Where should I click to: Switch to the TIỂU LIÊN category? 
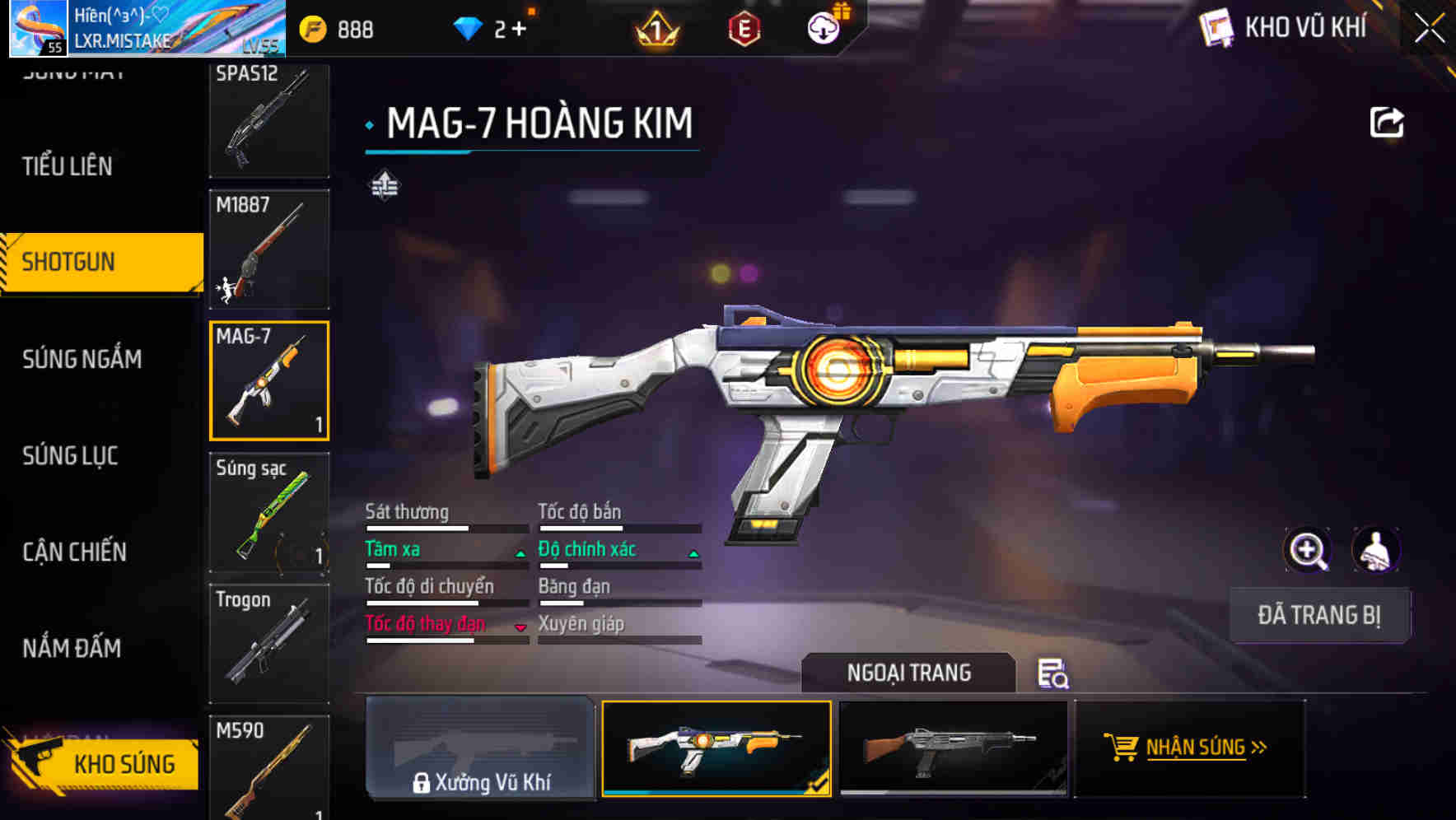coord(68,166)
